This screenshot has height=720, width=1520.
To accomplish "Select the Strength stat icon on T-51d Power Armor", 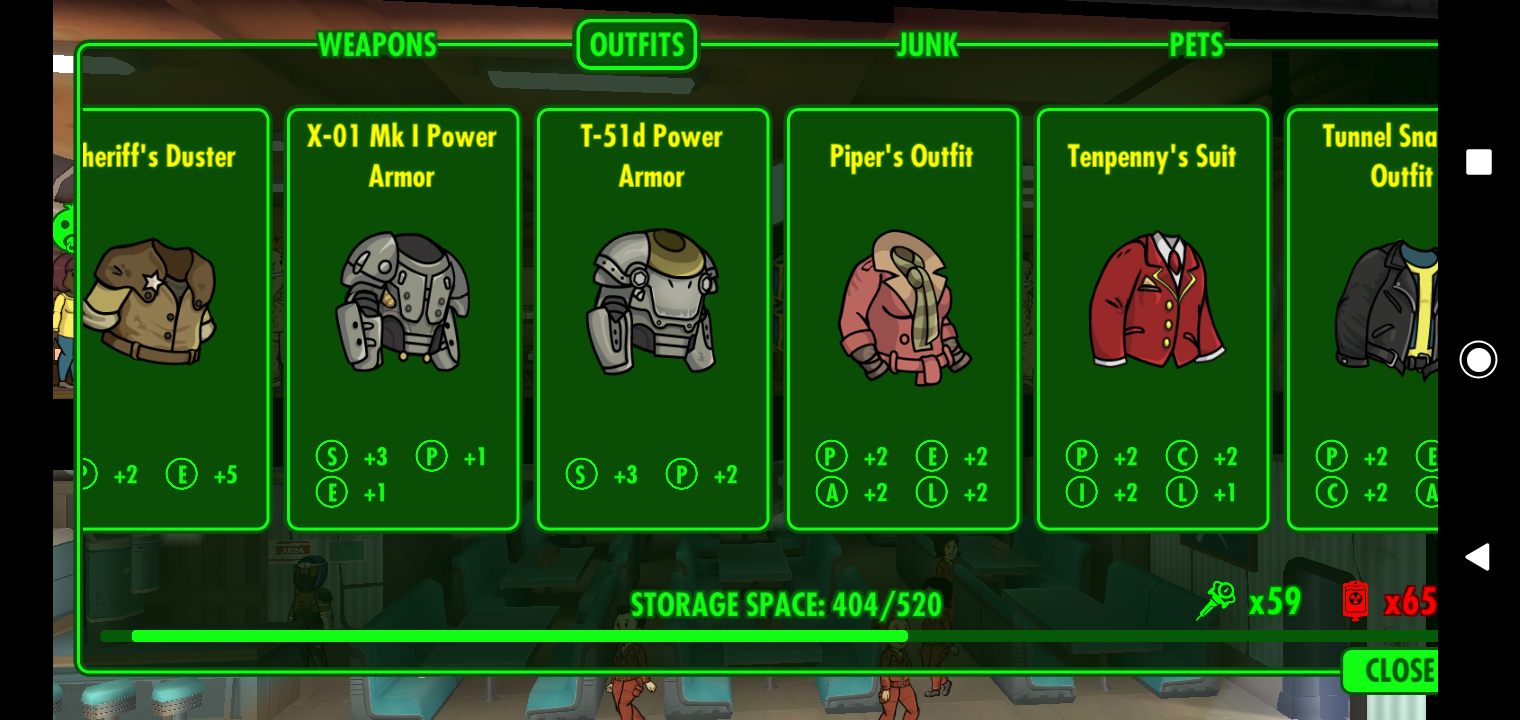I will [x=581, y=475].
